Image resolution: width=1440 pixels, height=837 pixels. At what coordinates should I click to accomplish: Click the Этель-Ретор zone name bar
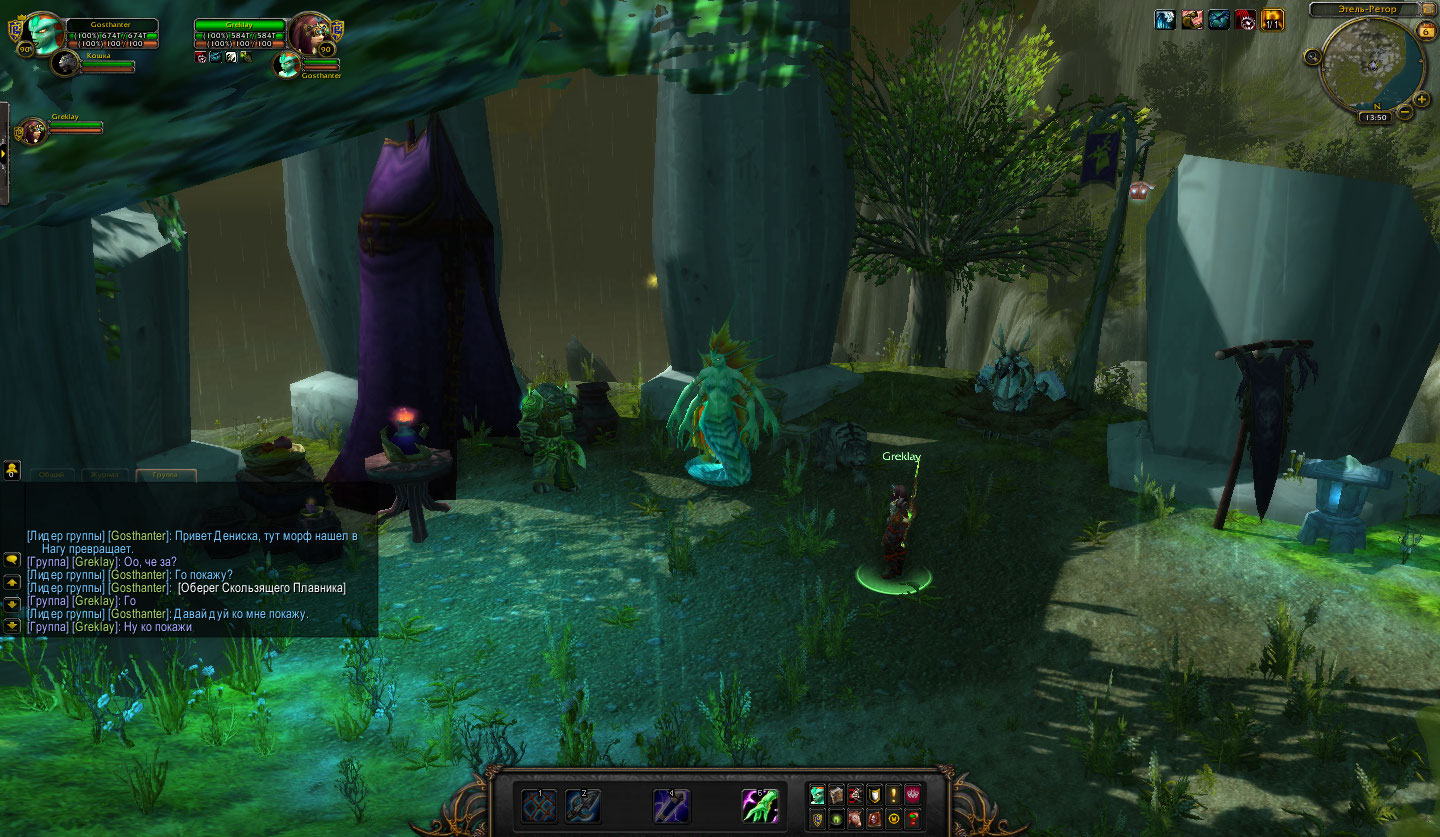(x=1364, y=10)
